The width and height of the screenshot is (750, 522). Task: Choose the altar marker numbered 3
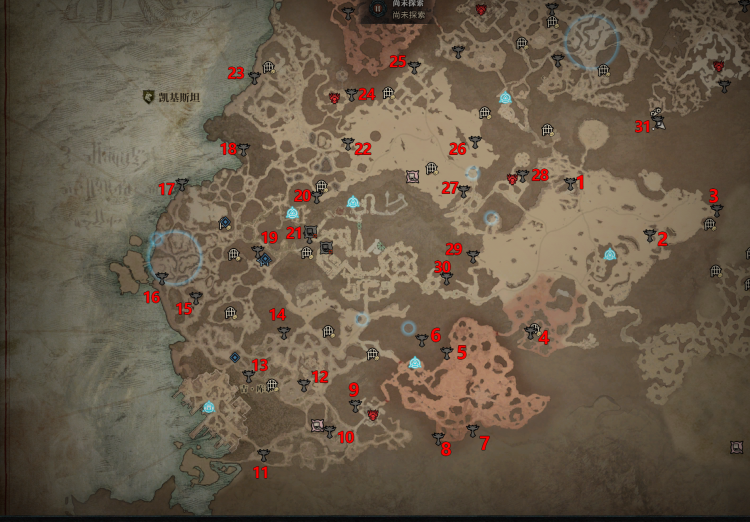[717, 210]
